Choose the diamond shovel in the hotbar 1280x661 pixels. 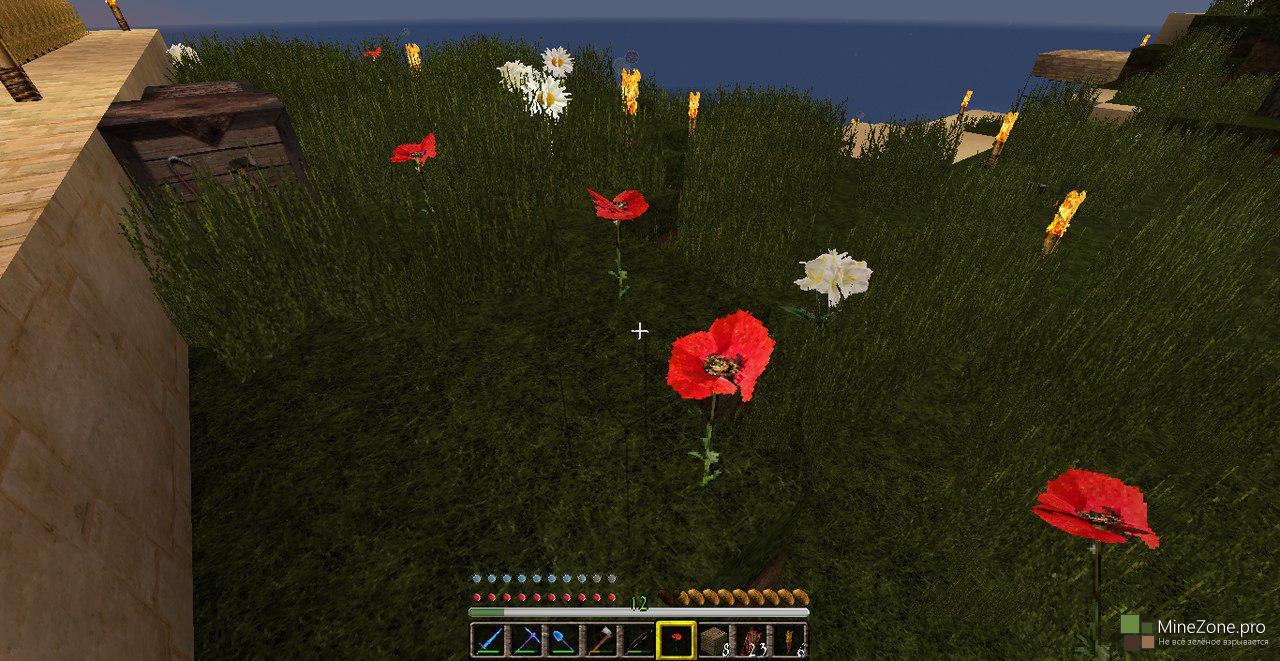pos(563,640)
